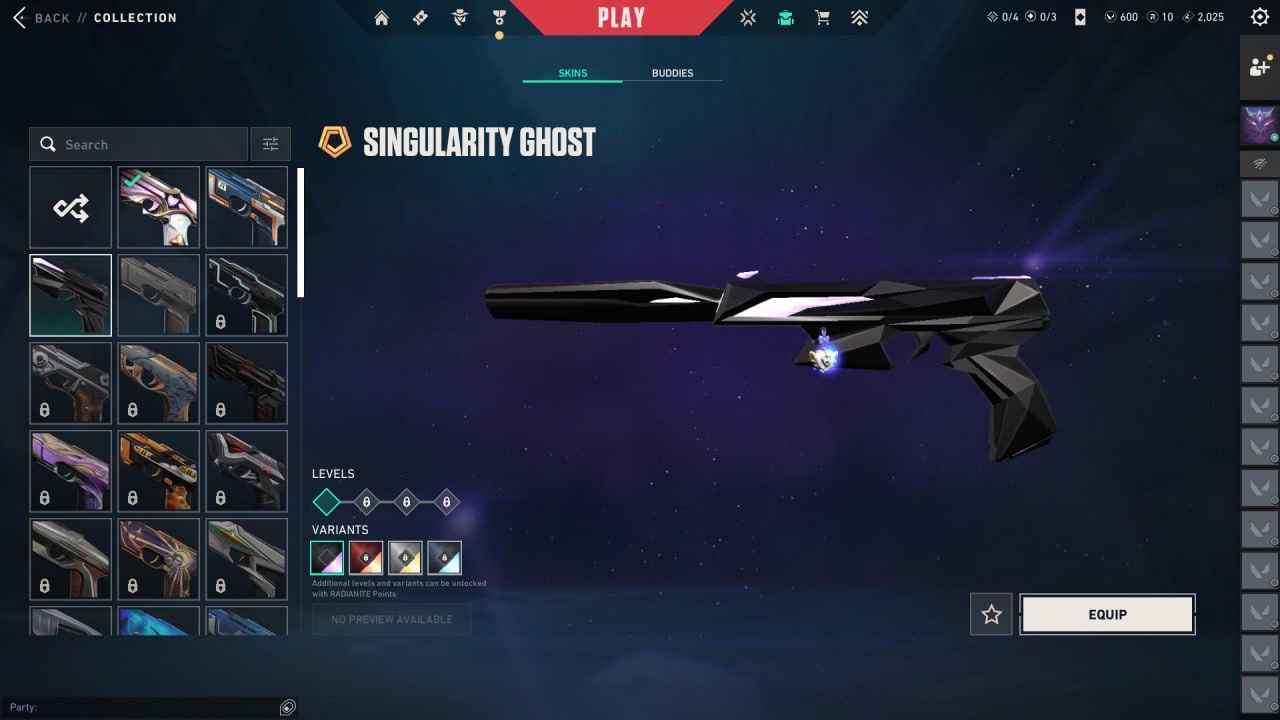
Task: Favorite this skin with the star
Action: [991, 615]
